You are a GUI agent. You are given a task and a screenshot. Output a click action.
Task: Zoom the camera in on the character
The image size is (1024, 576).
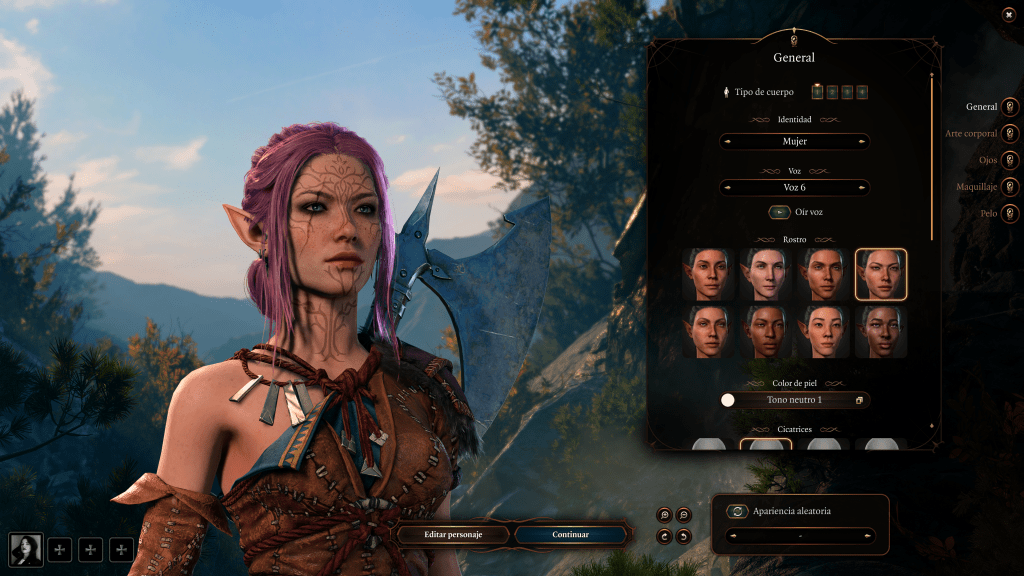[664, 515]
